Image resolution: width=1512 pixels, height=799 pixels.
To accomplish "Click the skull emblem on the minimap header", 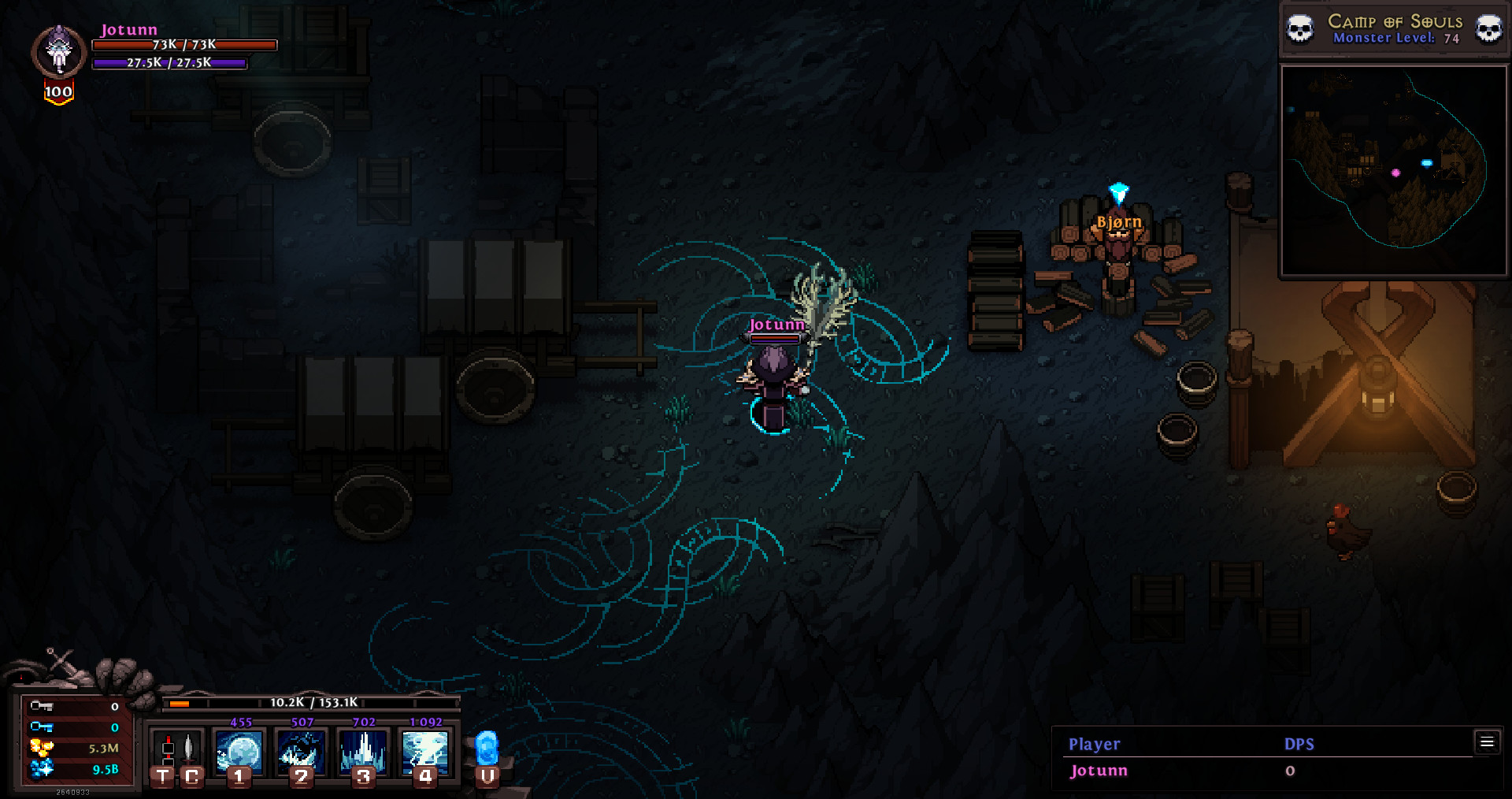I will [1300, 28].
